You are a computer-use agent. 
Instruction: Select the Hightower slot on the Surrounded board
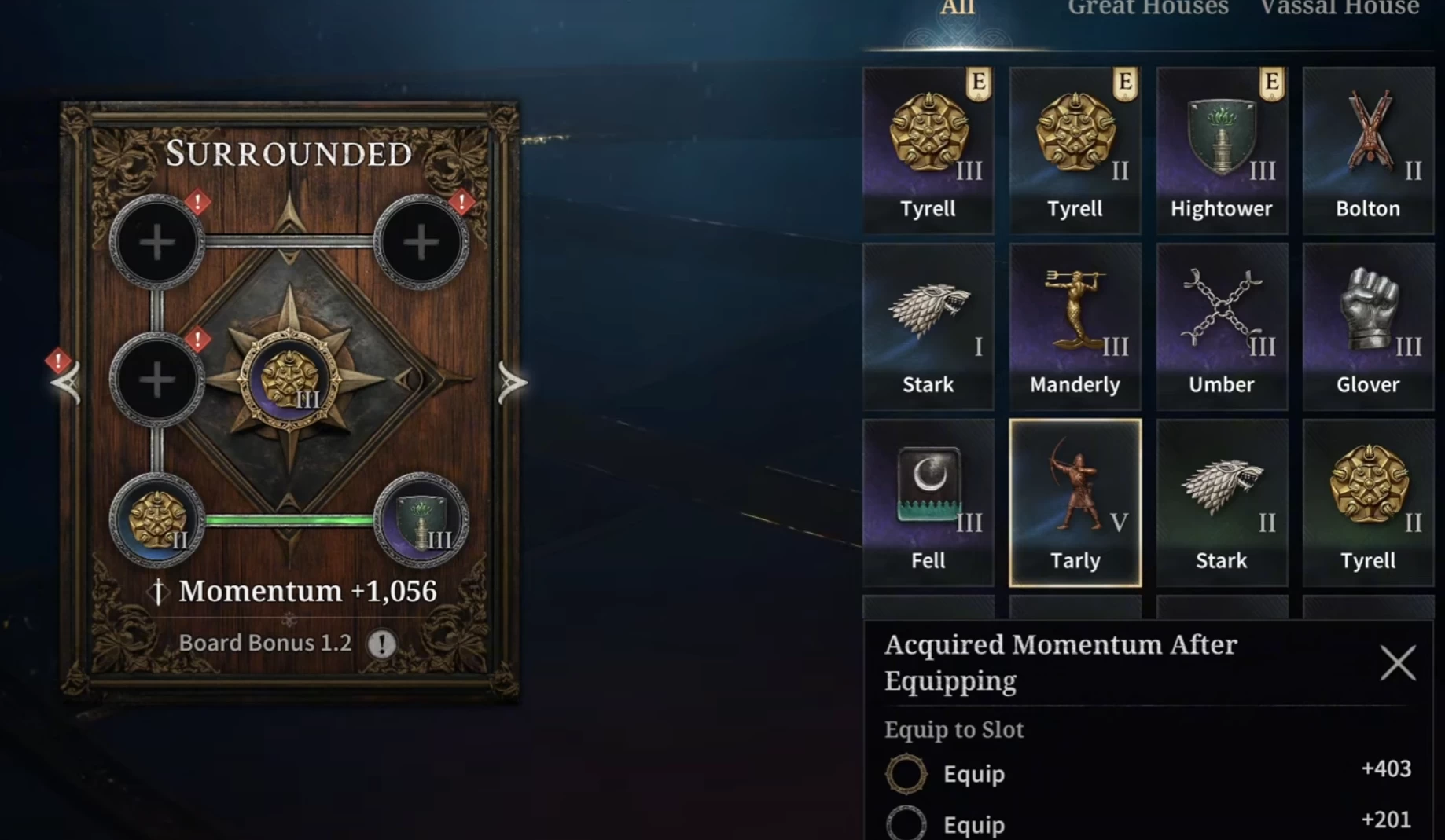(421, 520)
